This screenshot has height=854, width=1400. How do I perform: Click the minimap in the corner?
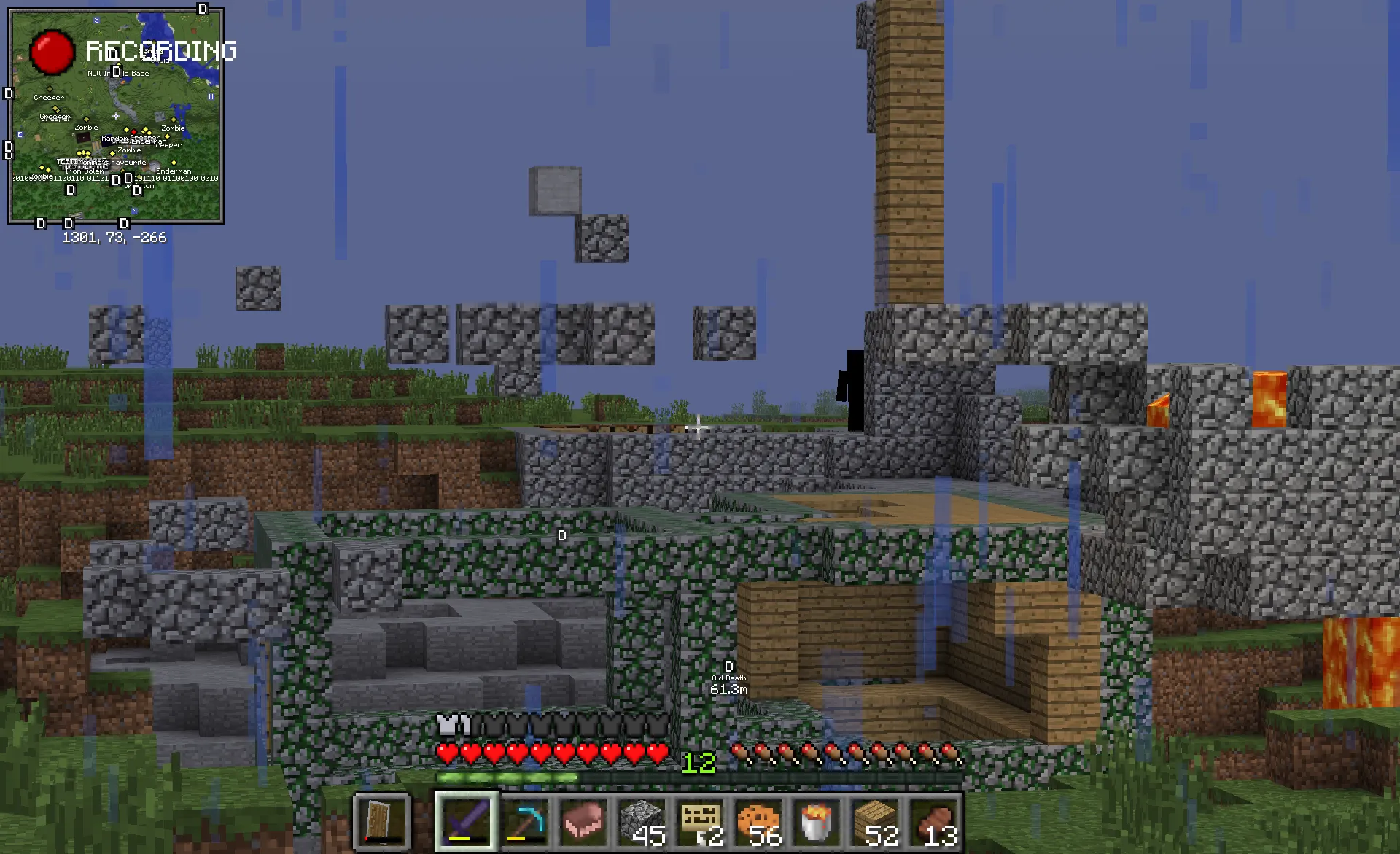click(115, 115)
